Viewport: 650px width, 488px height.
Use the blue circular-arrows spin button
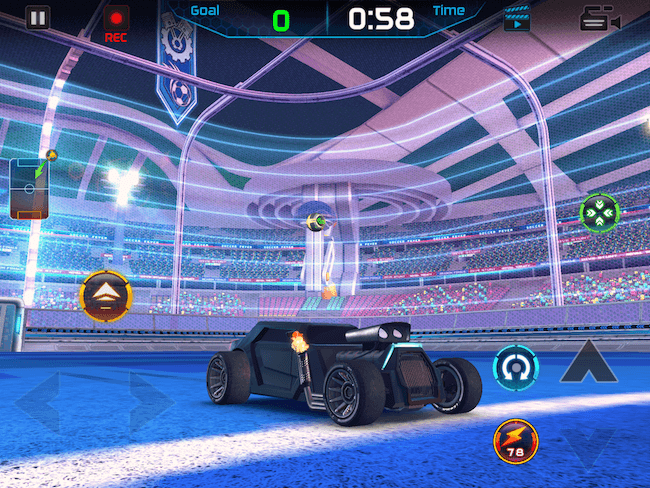point(517,367)
